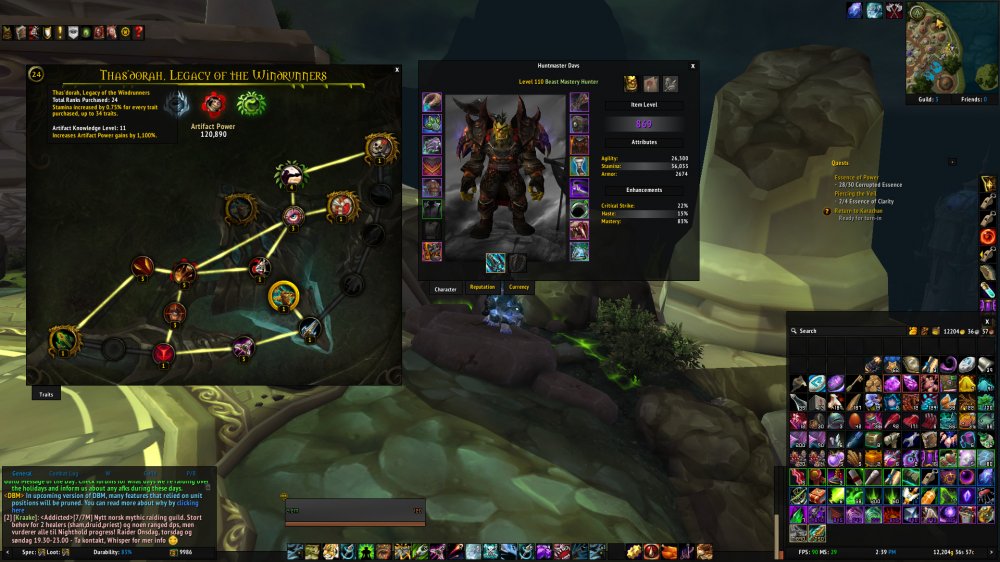Click the gold-ringed trait node on artifact tree

click(284, 296)
